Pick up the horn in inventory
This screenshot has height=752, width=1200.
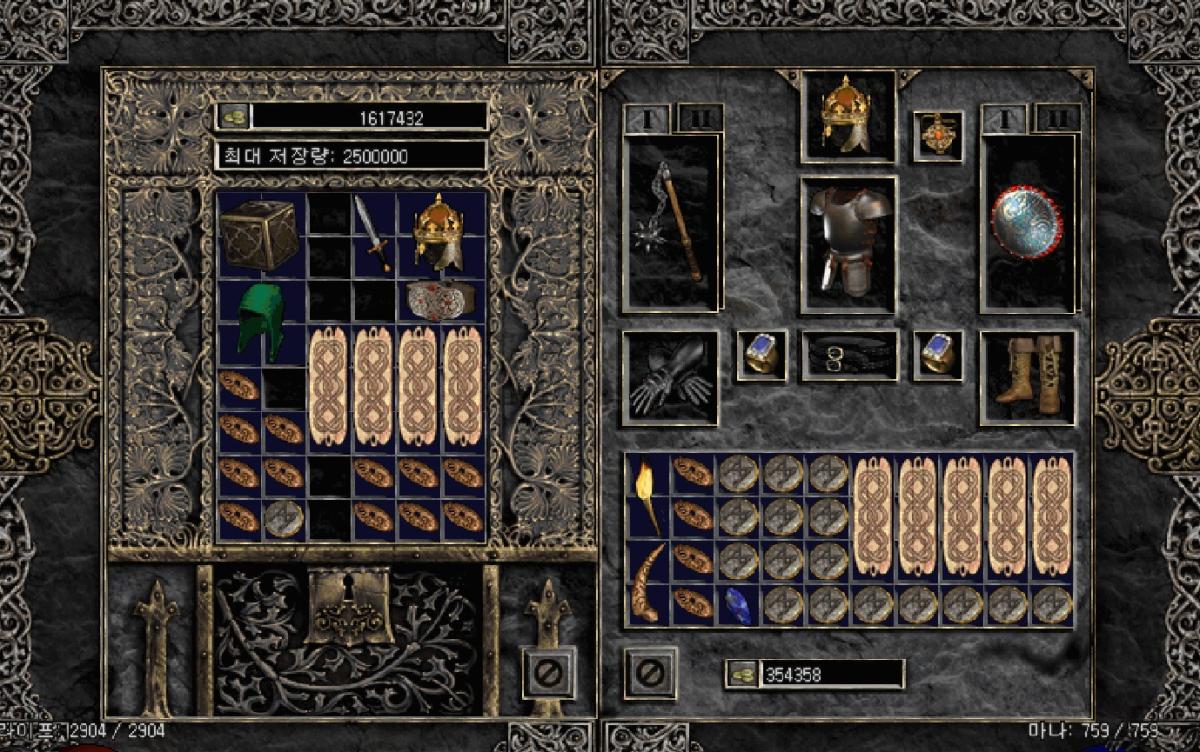click(647, 582)
